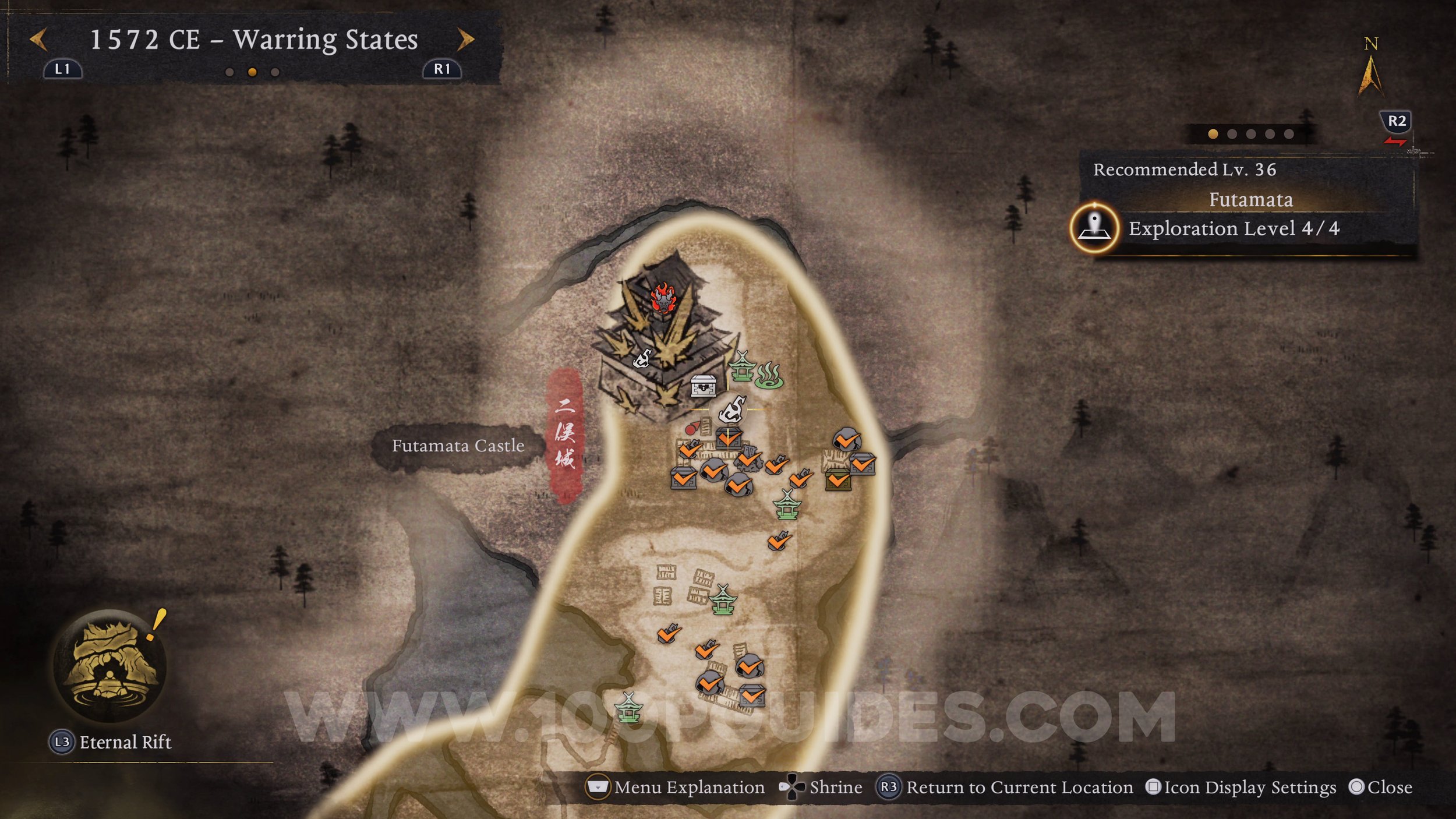Screen dimensions: 1456x819
Task: Return to Current Location on the map
Action: (x=1006, y=788)
